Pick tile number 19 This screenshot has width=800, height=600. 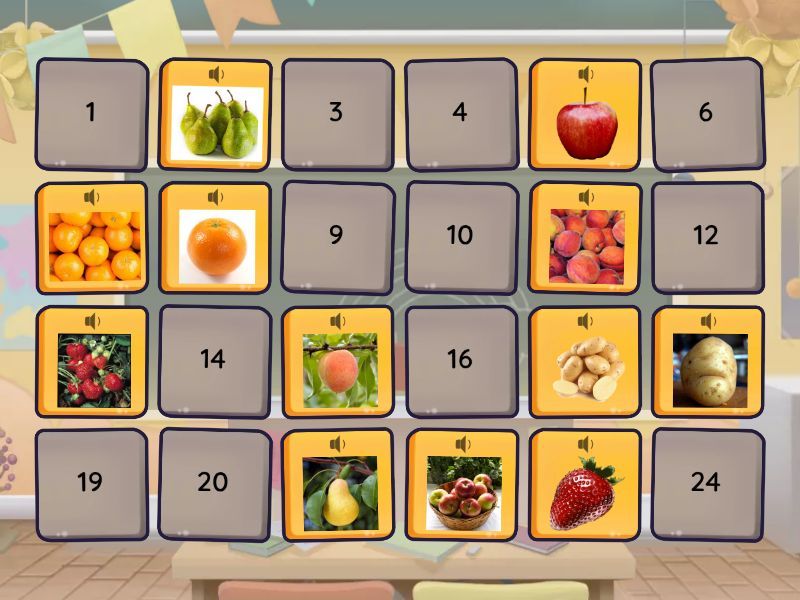tap(91, 482)
